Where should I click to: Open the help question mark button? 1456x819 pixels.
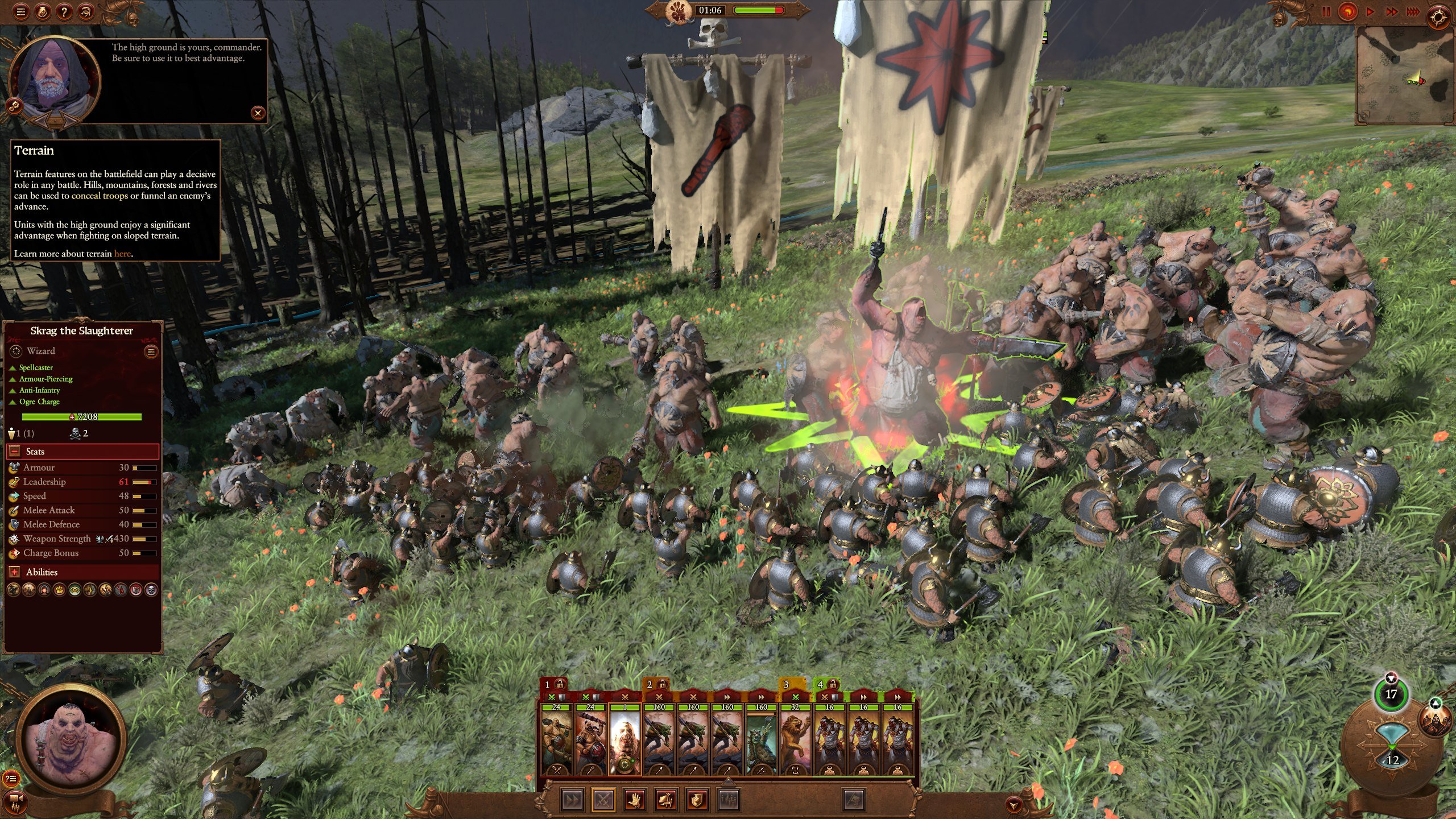(64, 11)
